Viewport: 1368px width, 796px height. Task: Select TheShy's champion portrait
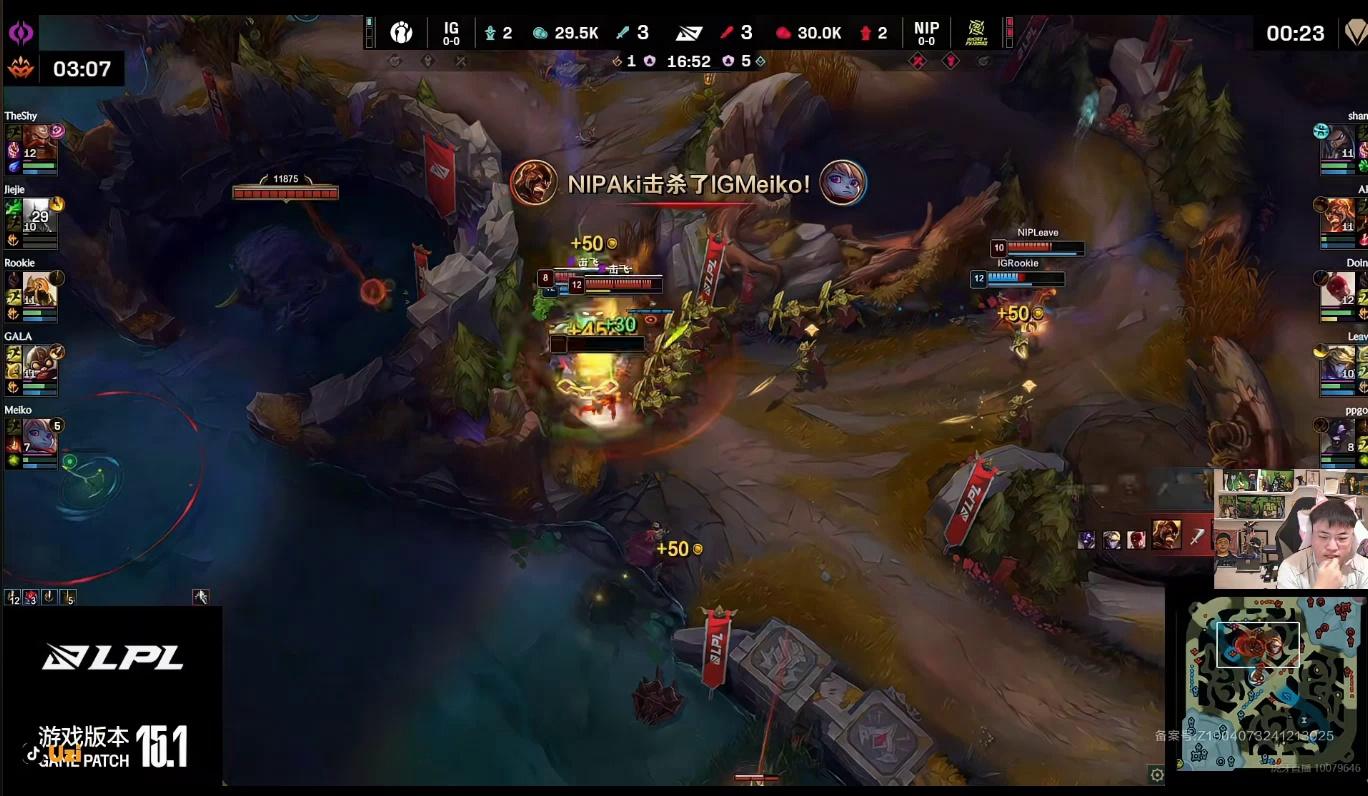tap(39, 141)
